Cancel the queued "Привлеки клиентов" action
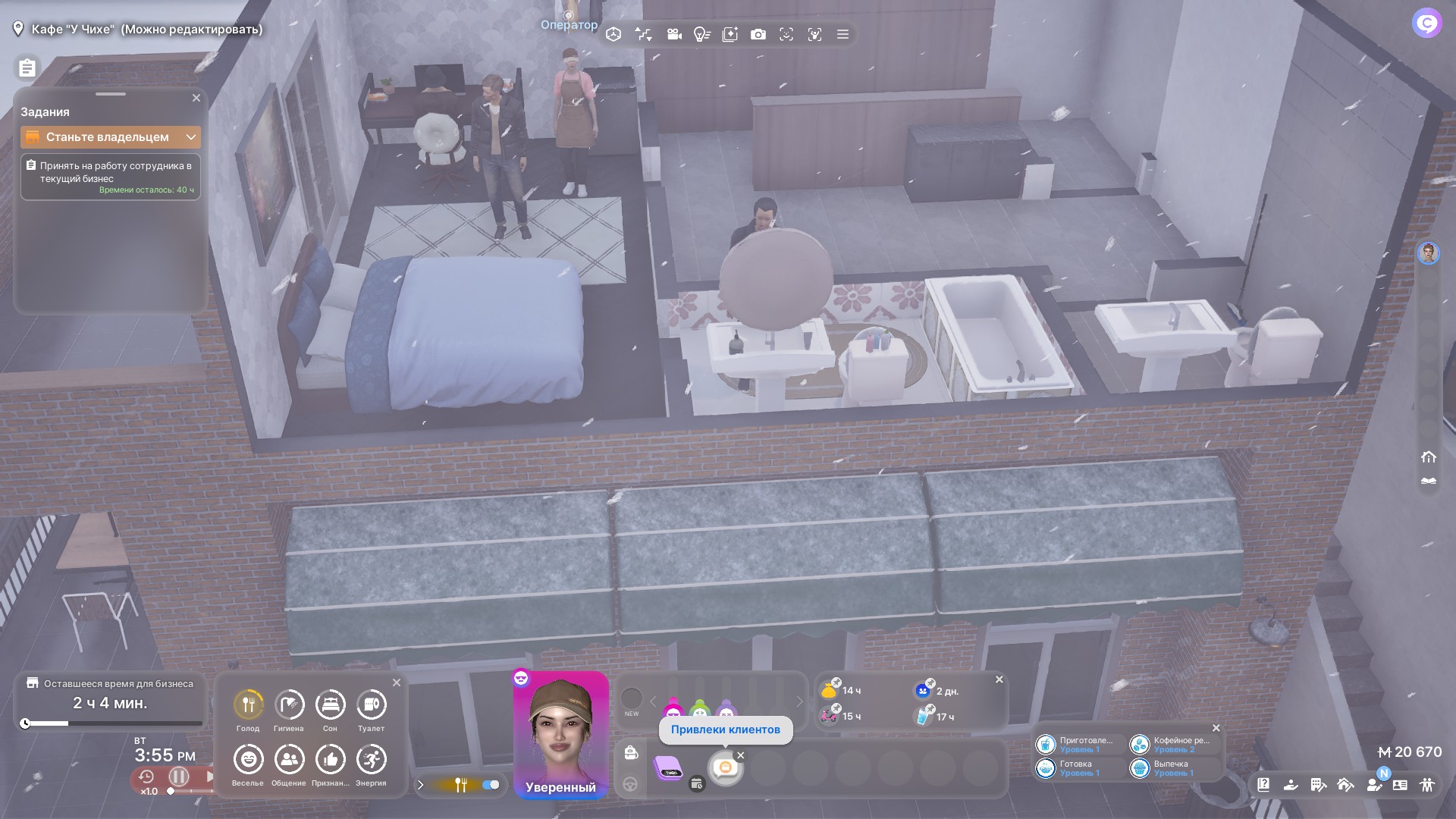 (x=741, y=755)
